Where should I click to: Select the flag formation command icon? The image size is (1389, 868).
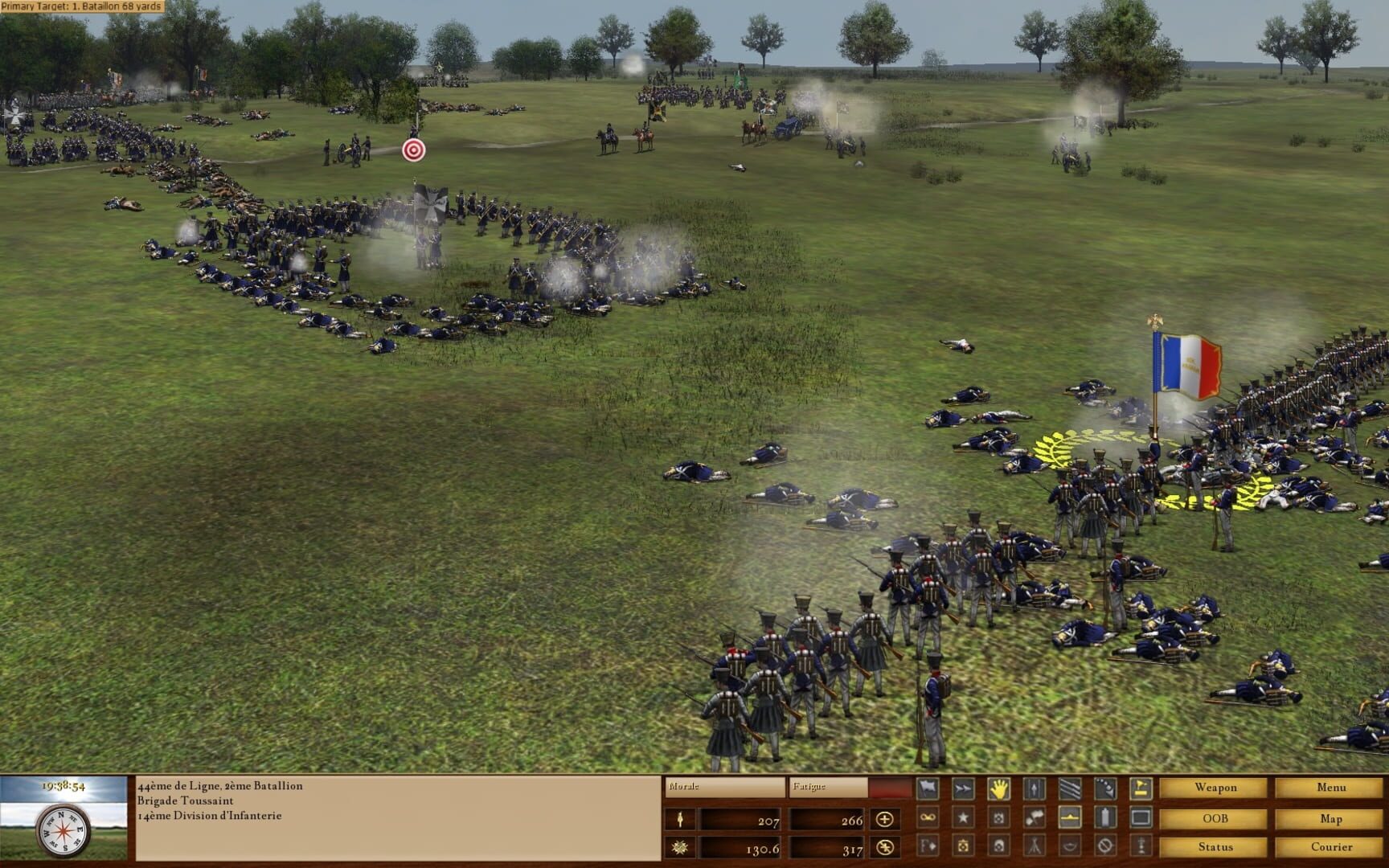(927, 788)
